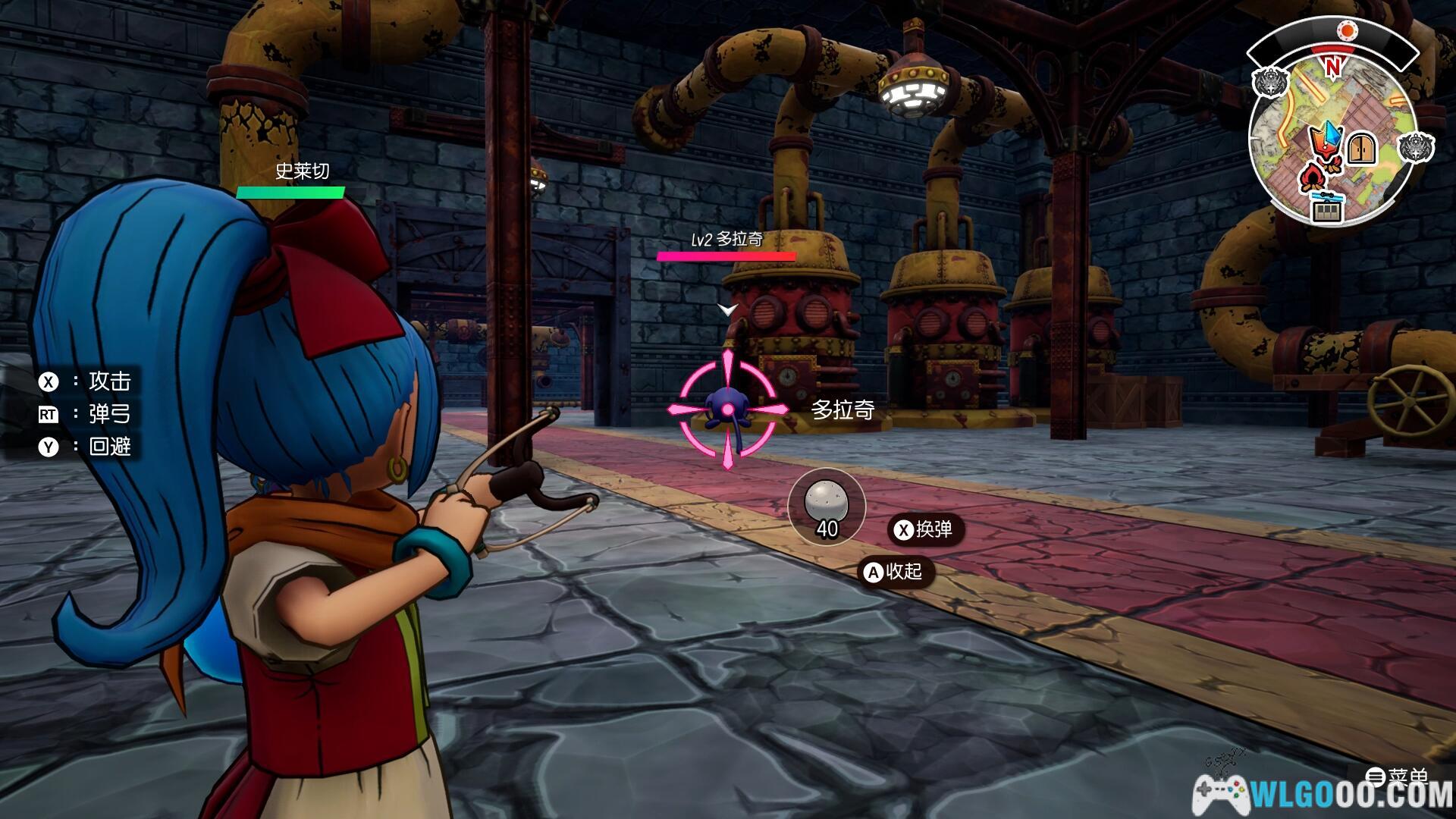Click the barred gate marker on the minimap
Viewport: 1456px width, 819px height.
[x=1327, y=209]
